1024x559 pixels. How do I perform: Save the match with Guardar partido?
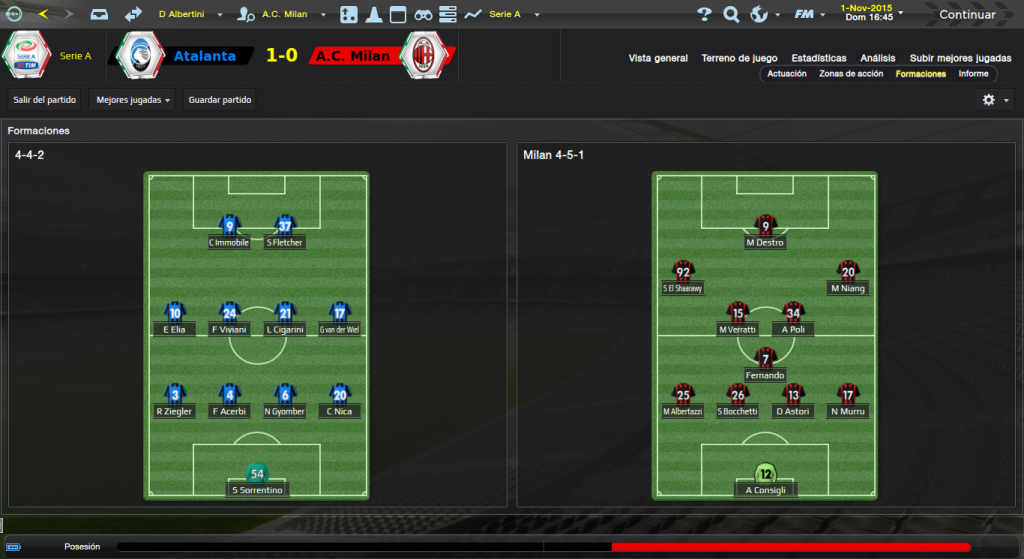(220, 100)
